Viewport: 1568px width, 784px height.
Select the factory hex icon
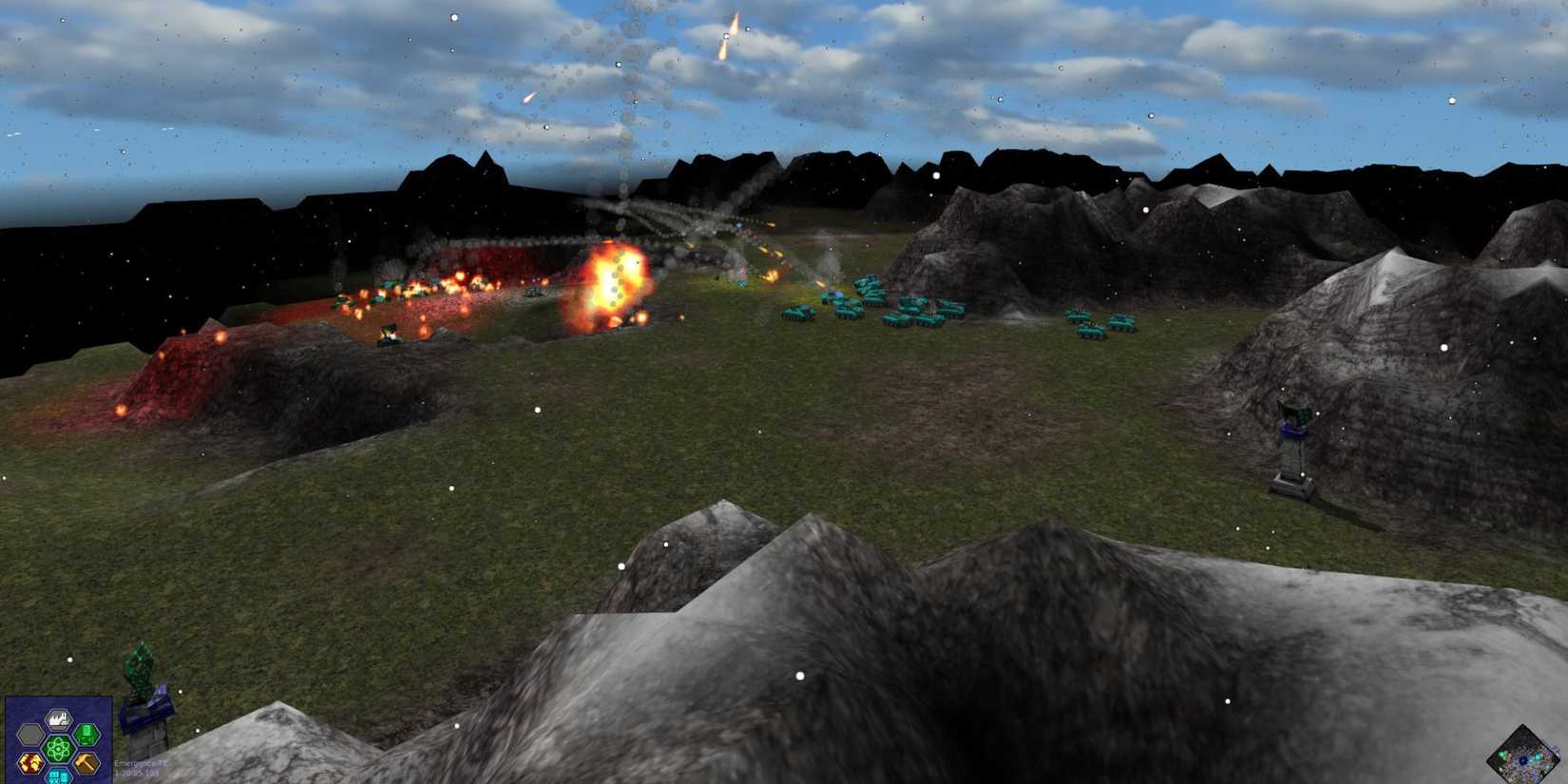57,719
